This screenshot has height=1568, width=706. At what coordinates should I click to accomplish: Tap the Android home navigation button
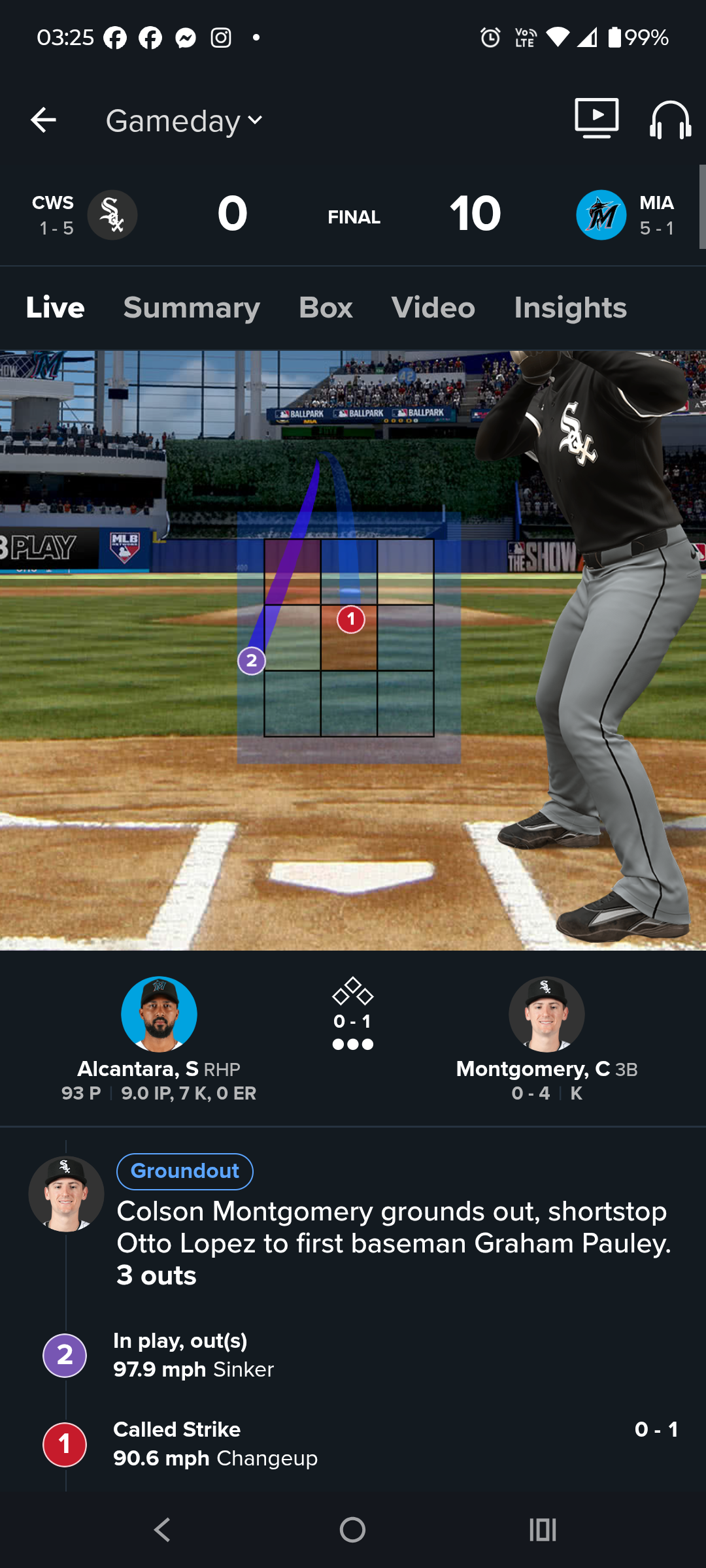pos(352,1529)
